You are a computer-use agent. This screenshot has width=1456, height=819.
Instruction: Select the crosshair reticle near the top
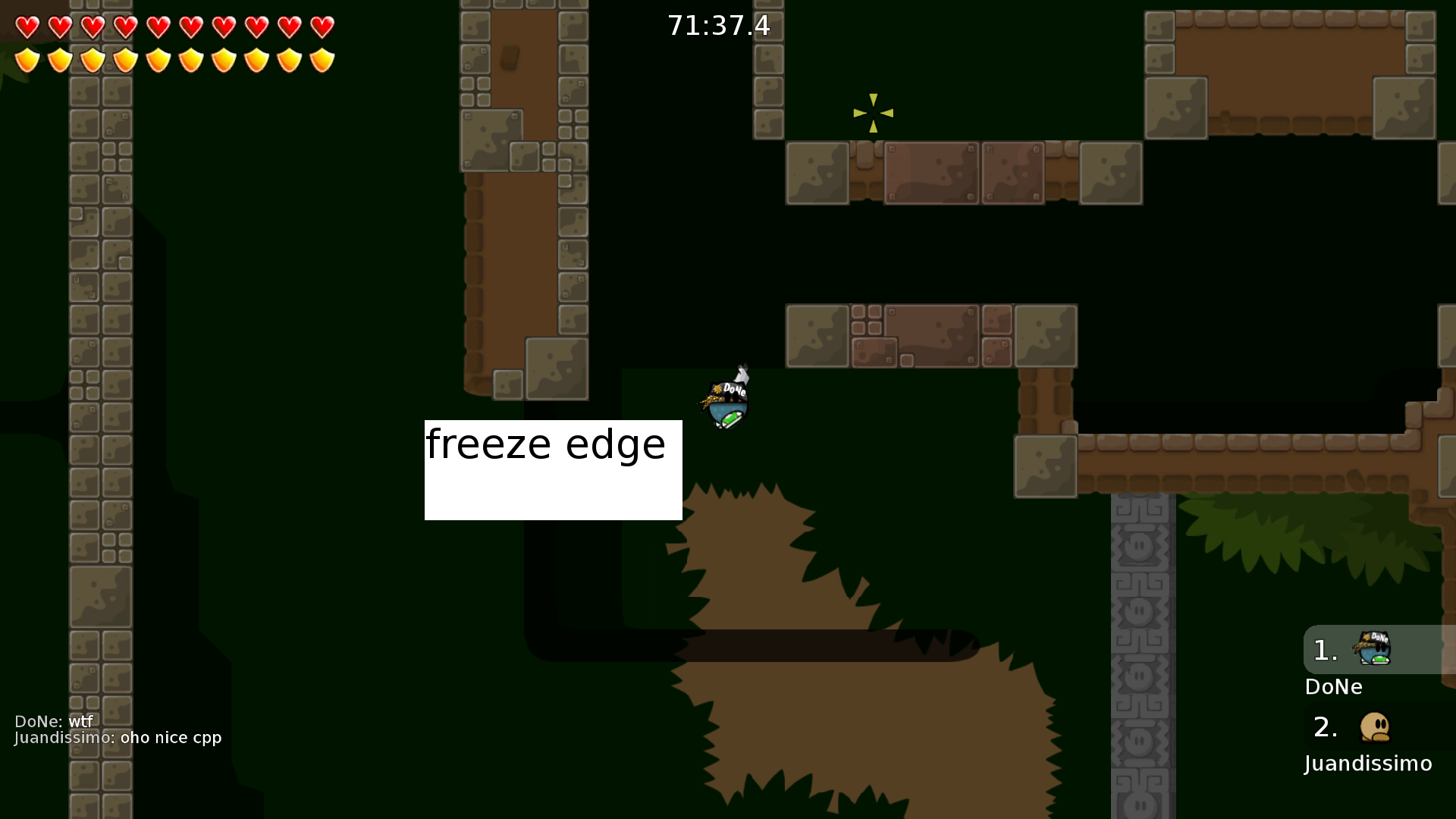pyautogui.click(x=874, y=112)
